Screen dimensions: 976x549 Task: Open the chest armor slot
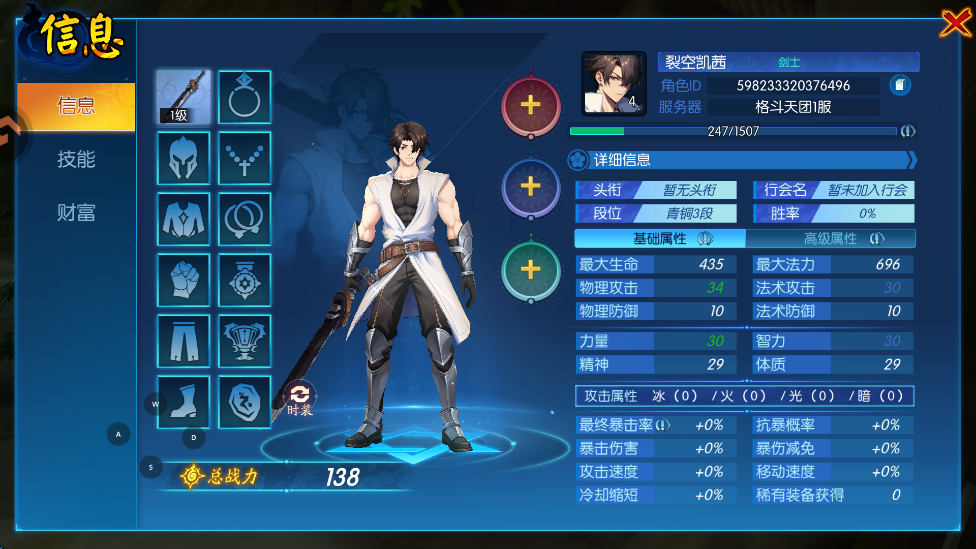tap(184, 219)
